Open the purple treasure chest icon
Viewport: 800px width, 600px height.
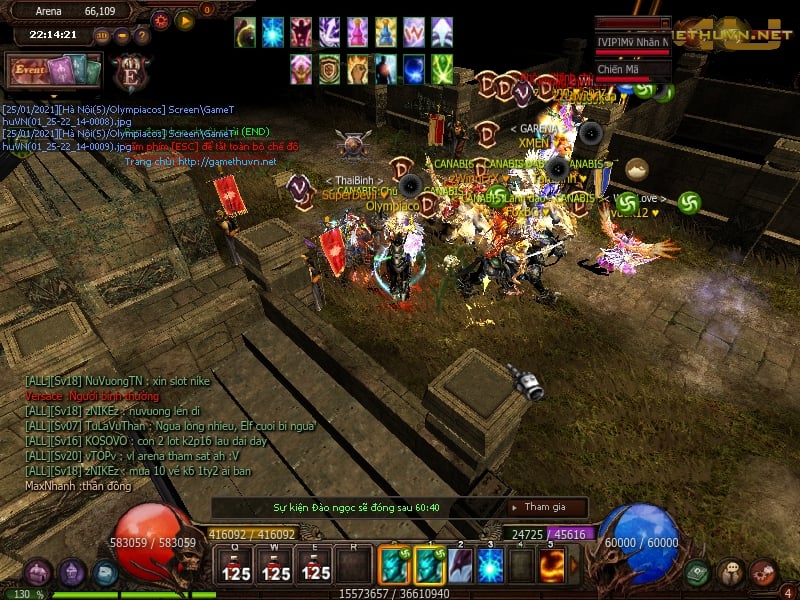pos(38,573)
